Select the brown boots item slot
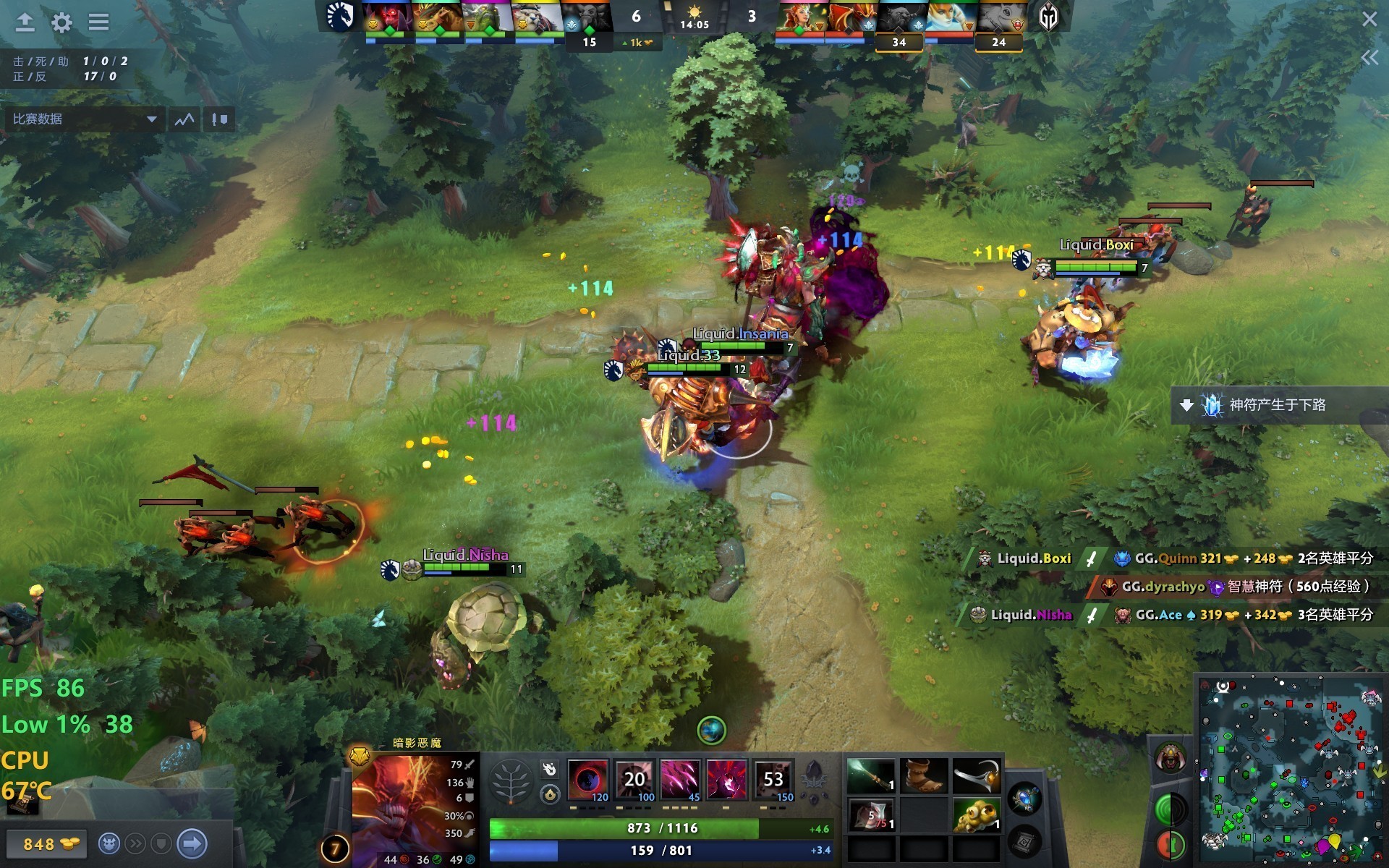 924,776
